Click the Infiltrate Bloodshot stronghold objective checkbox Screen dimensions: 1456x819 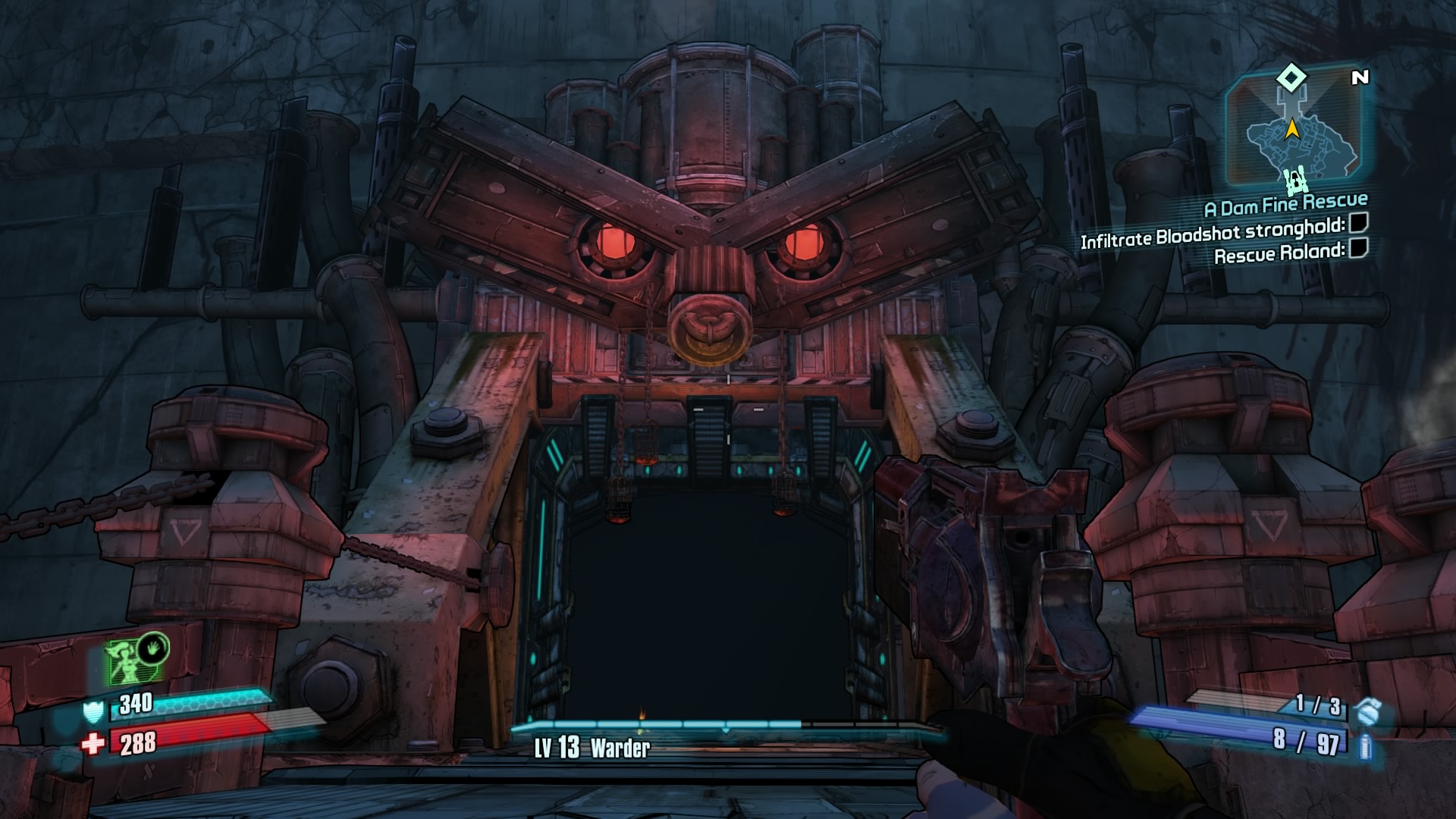coord(1358,223)
